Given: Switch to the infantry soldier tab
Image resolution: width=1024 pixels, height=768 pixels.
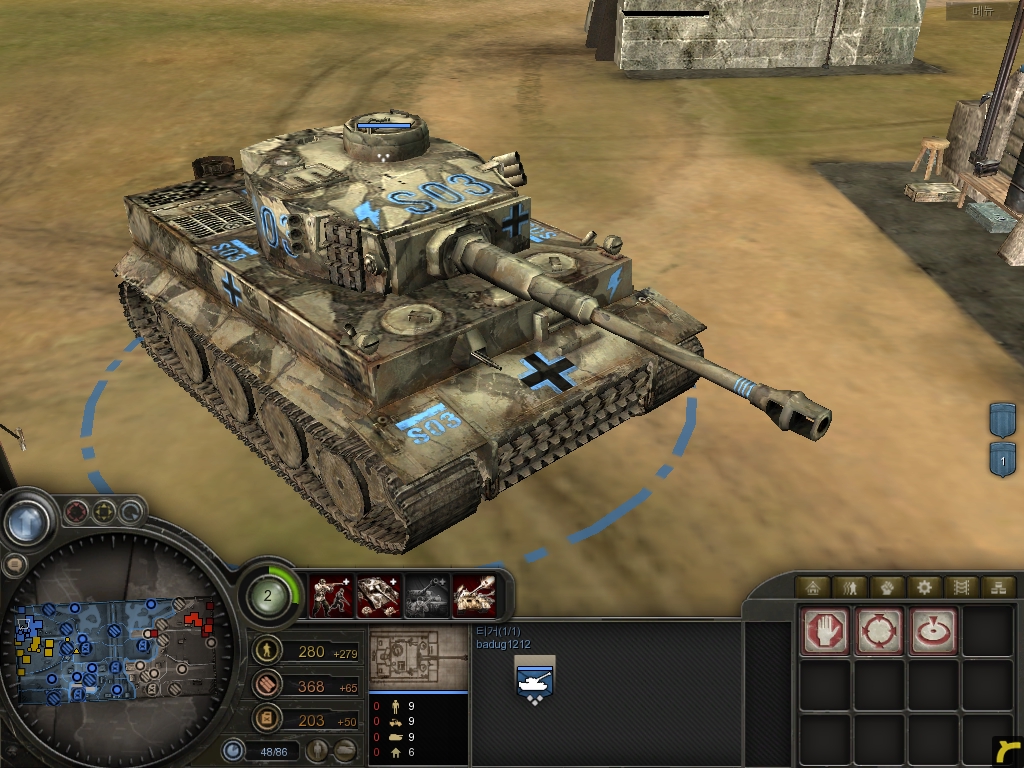Looking at the screenshot, I should [x=849, y=587].
